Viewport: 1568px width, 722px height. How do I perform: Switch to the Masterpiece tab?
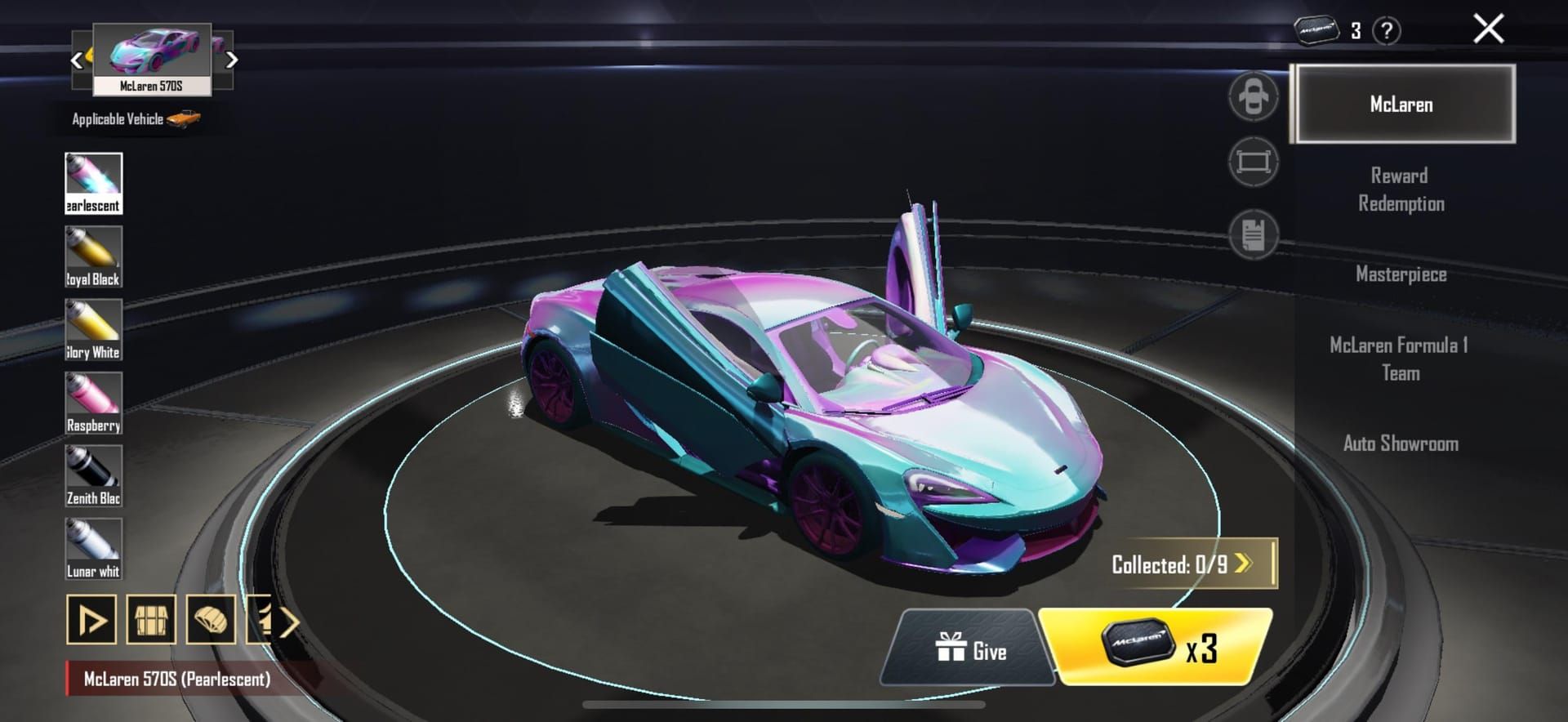click(x=1401, y=274)
